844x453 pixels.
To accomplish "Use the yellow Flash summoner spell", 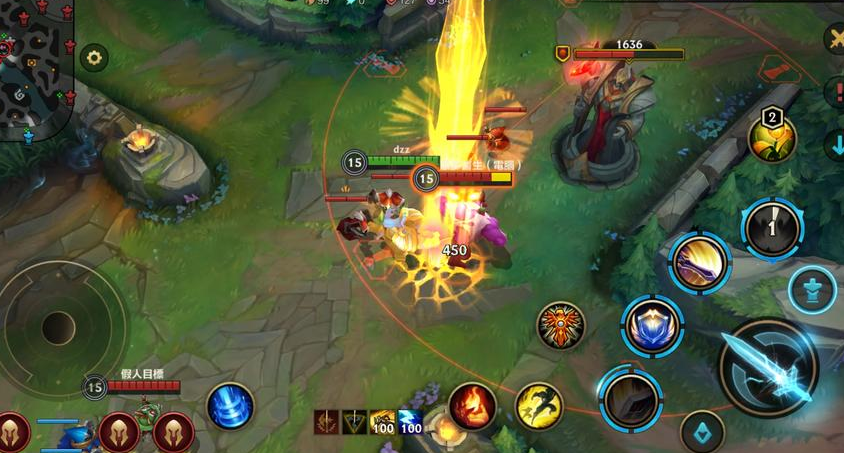I will [x=539, y=406].
